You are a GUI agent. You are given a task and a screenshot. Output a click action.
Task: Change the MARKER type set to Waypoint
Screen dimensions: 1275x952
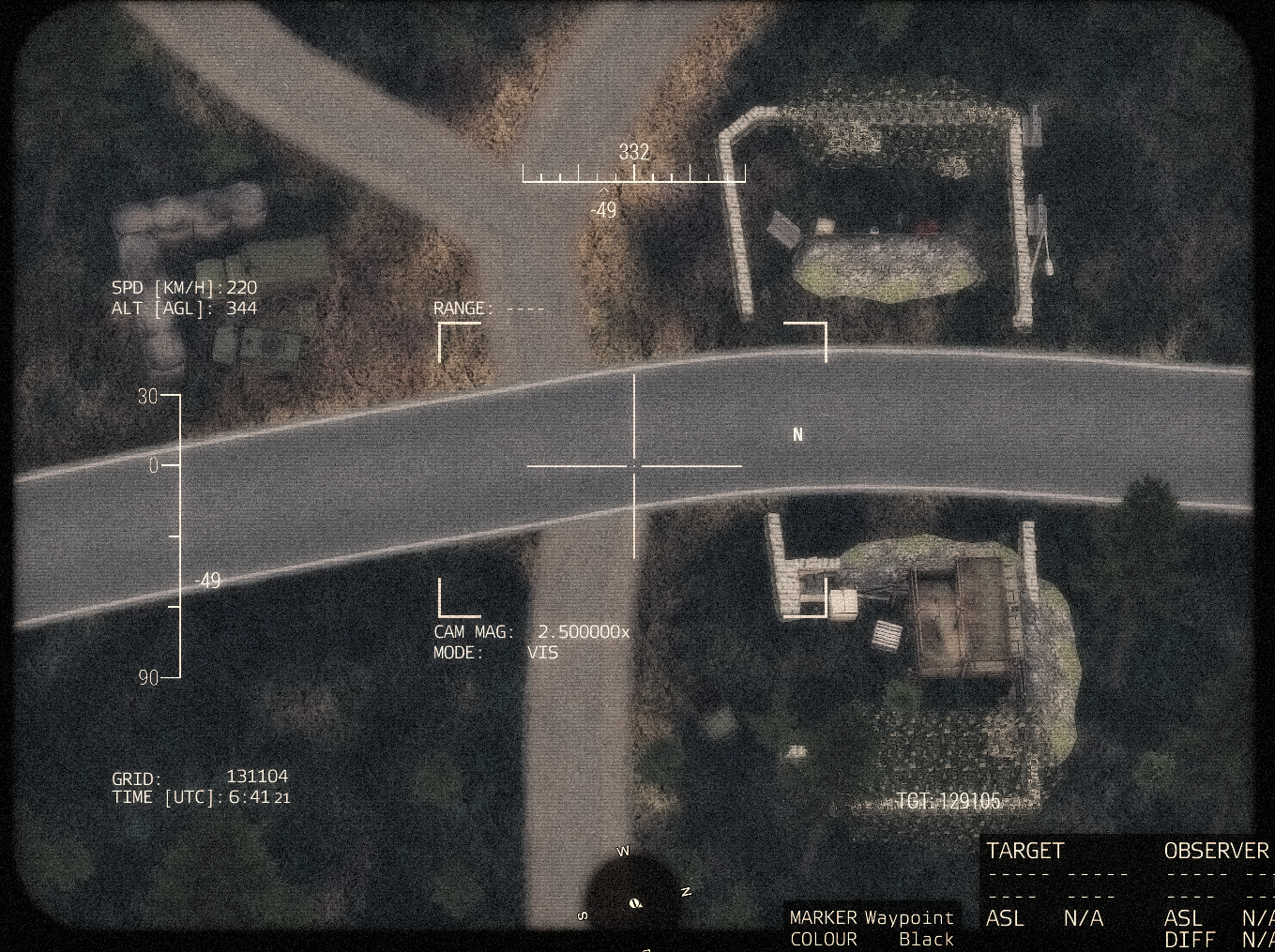click(x=908, y=917)
